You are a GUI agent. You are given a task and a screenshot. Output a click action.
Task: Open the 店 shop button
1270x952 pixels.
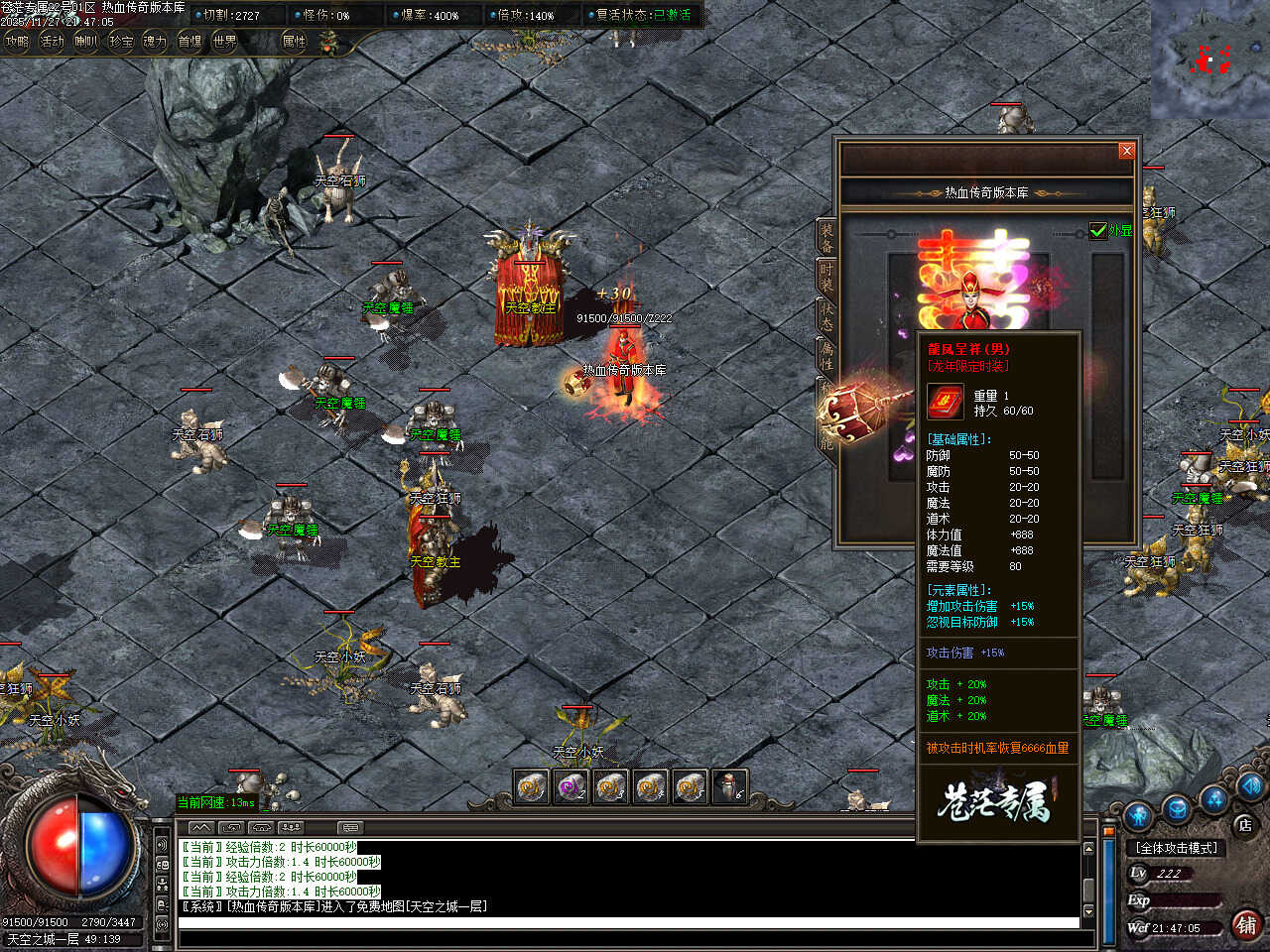coord(1245,824)
